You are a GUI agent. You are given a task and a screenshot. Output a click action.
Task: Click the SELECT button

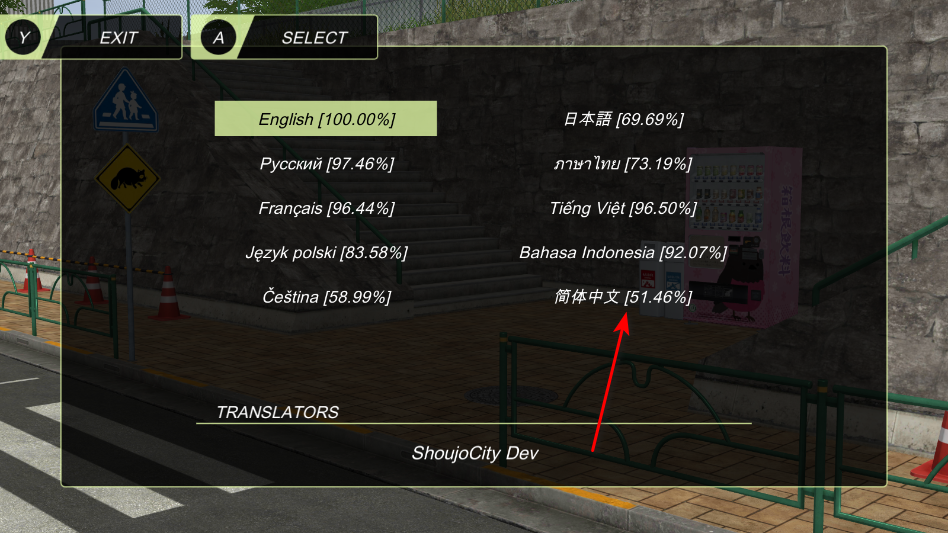[288, 38]
